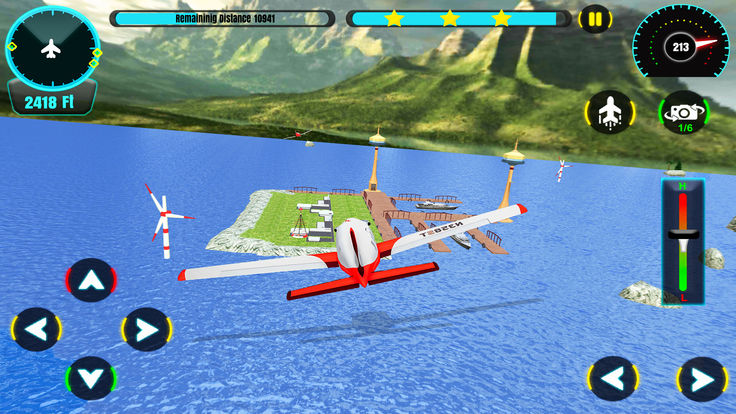Activate the airplane landing gear icon
This screenshot has height=414, width=736.
click(x=609, y=112)
